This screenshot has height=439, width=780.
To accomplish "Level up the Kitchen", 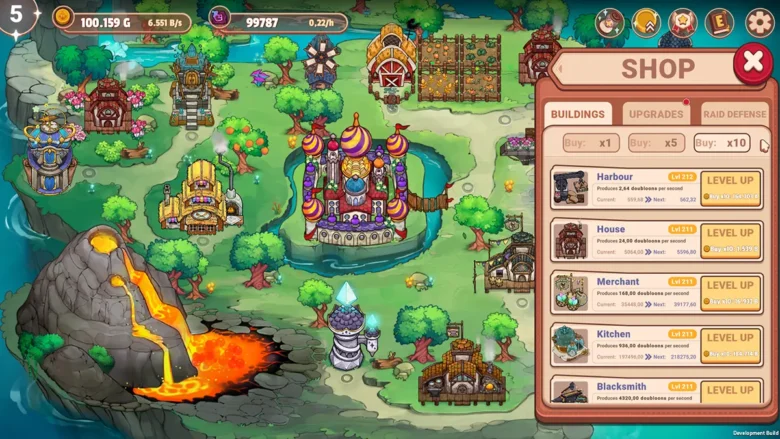I will click(730, 345).
